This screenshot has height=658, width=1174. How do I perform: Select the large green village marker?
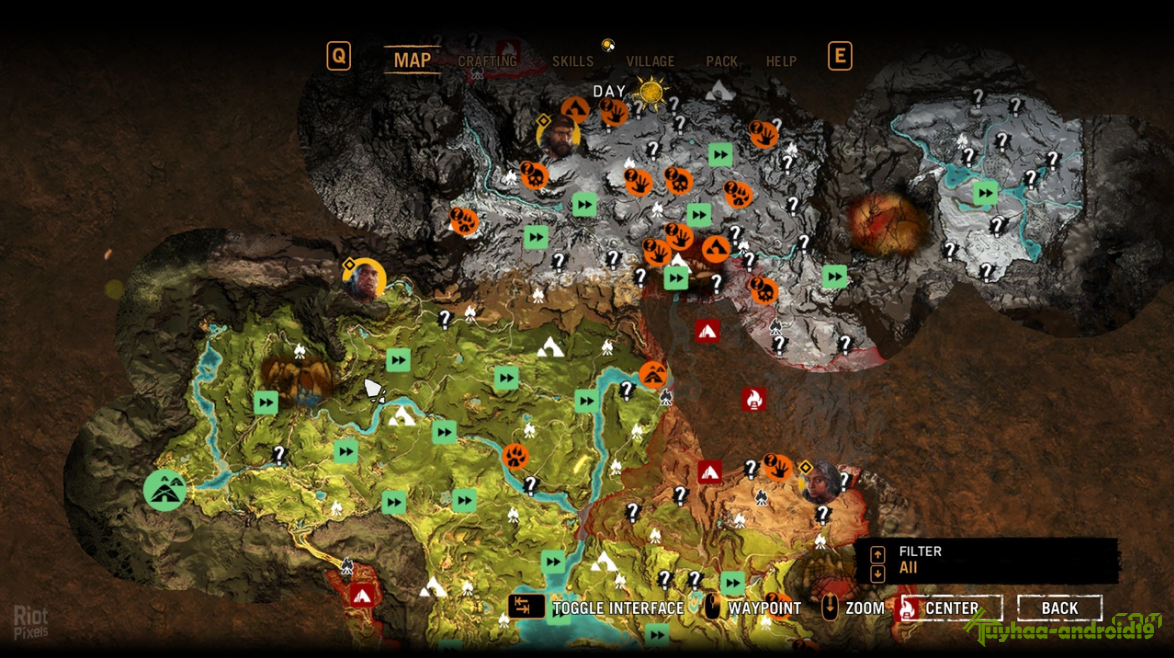point(165,490)
